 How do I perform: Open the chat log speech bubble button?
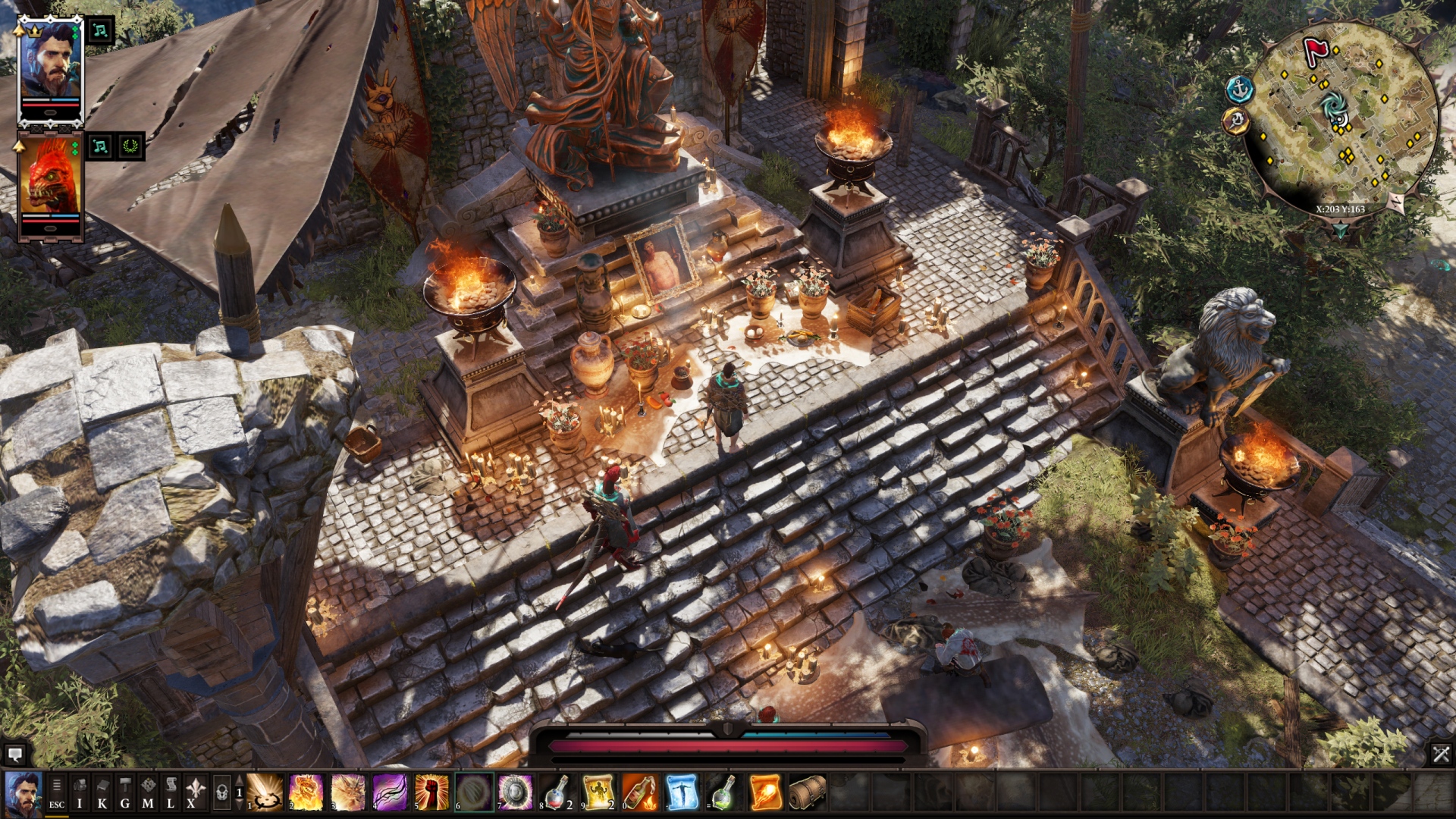tap(14, 755)
